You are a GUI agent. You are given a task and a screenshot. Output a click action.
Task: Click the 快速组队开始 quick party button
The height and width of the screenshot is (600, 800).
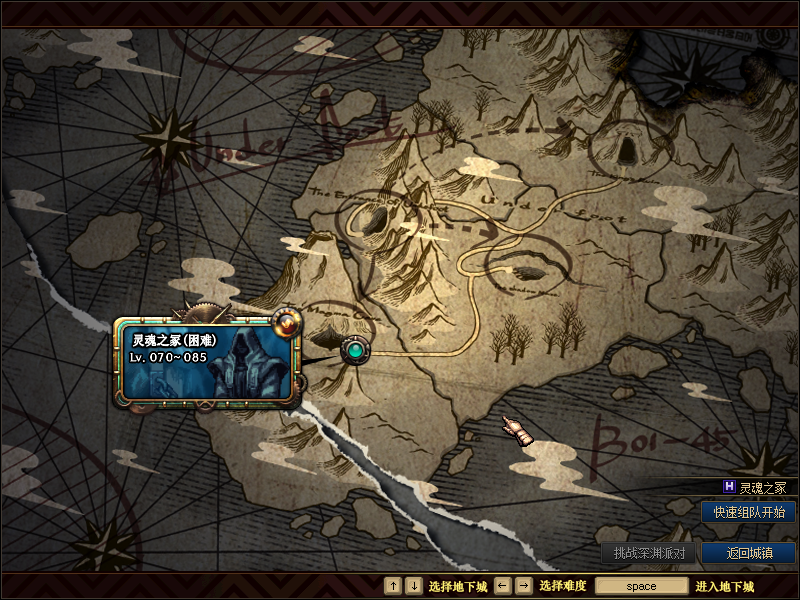(x=748, y=512)
